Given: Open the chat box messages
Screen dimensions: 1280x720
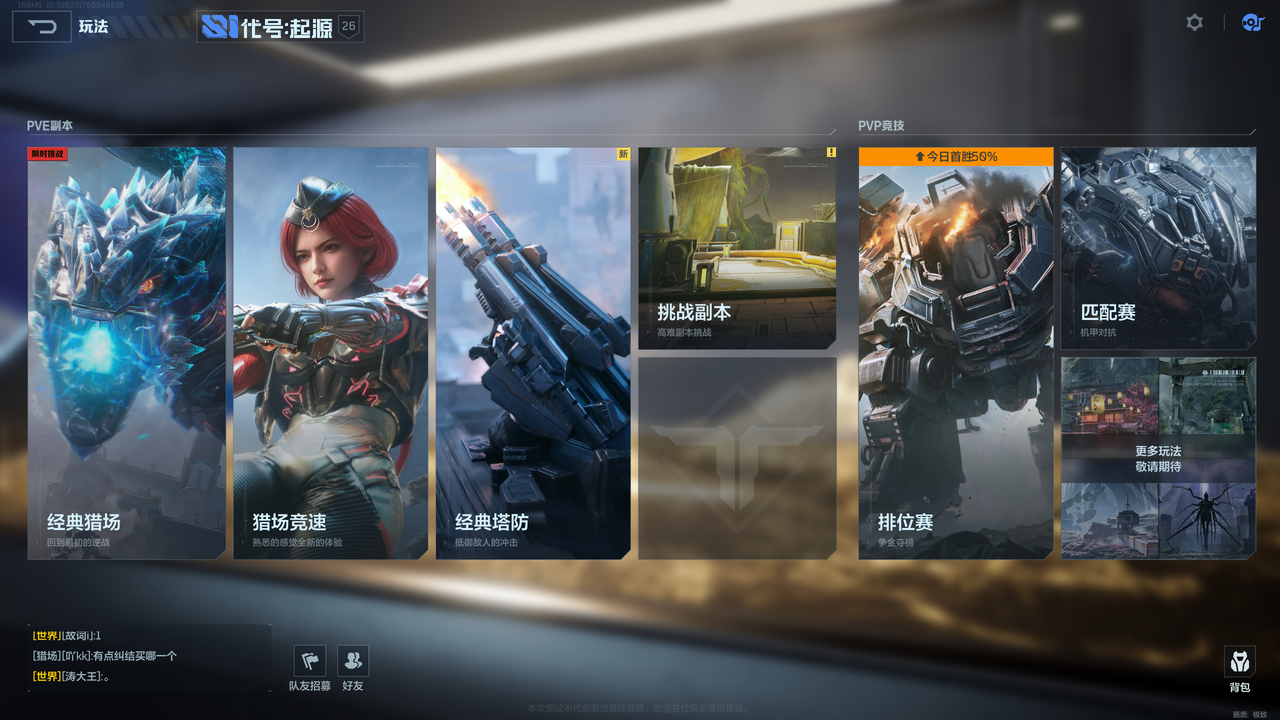Looking at the screenshot, I should tap(149, 656).
